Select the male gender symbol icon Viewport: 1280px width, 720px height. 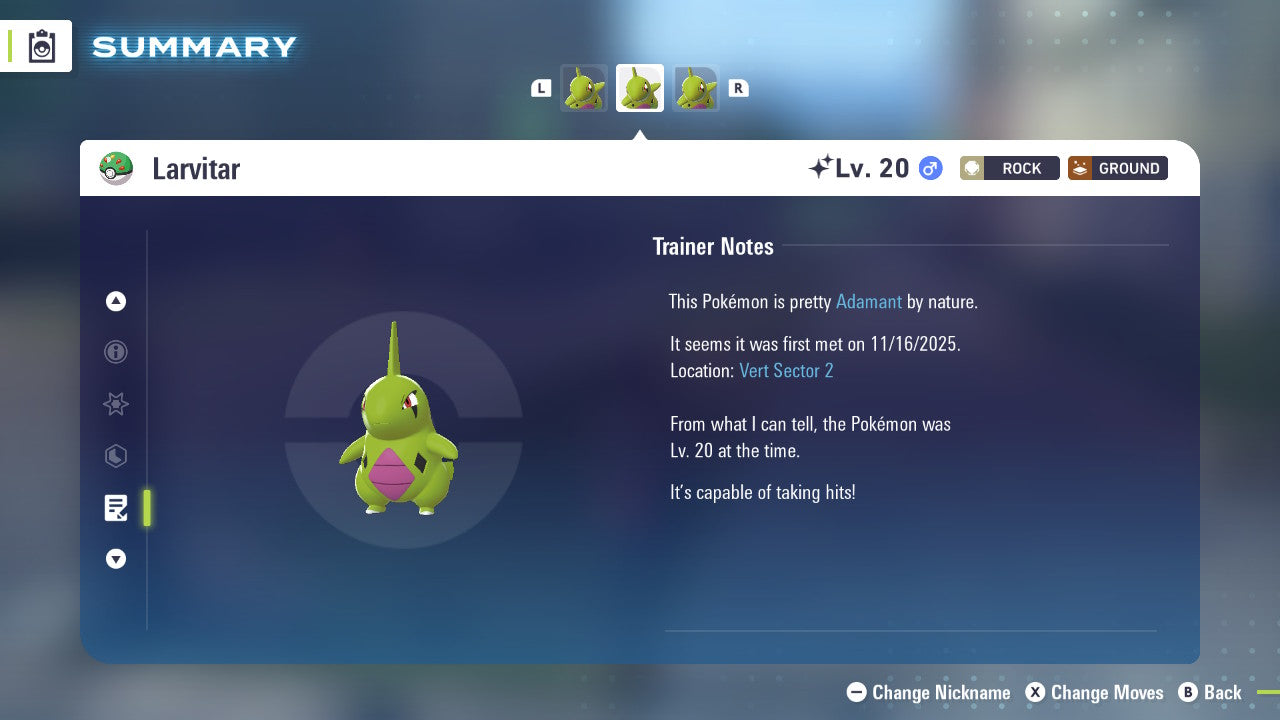pos(929,168)
